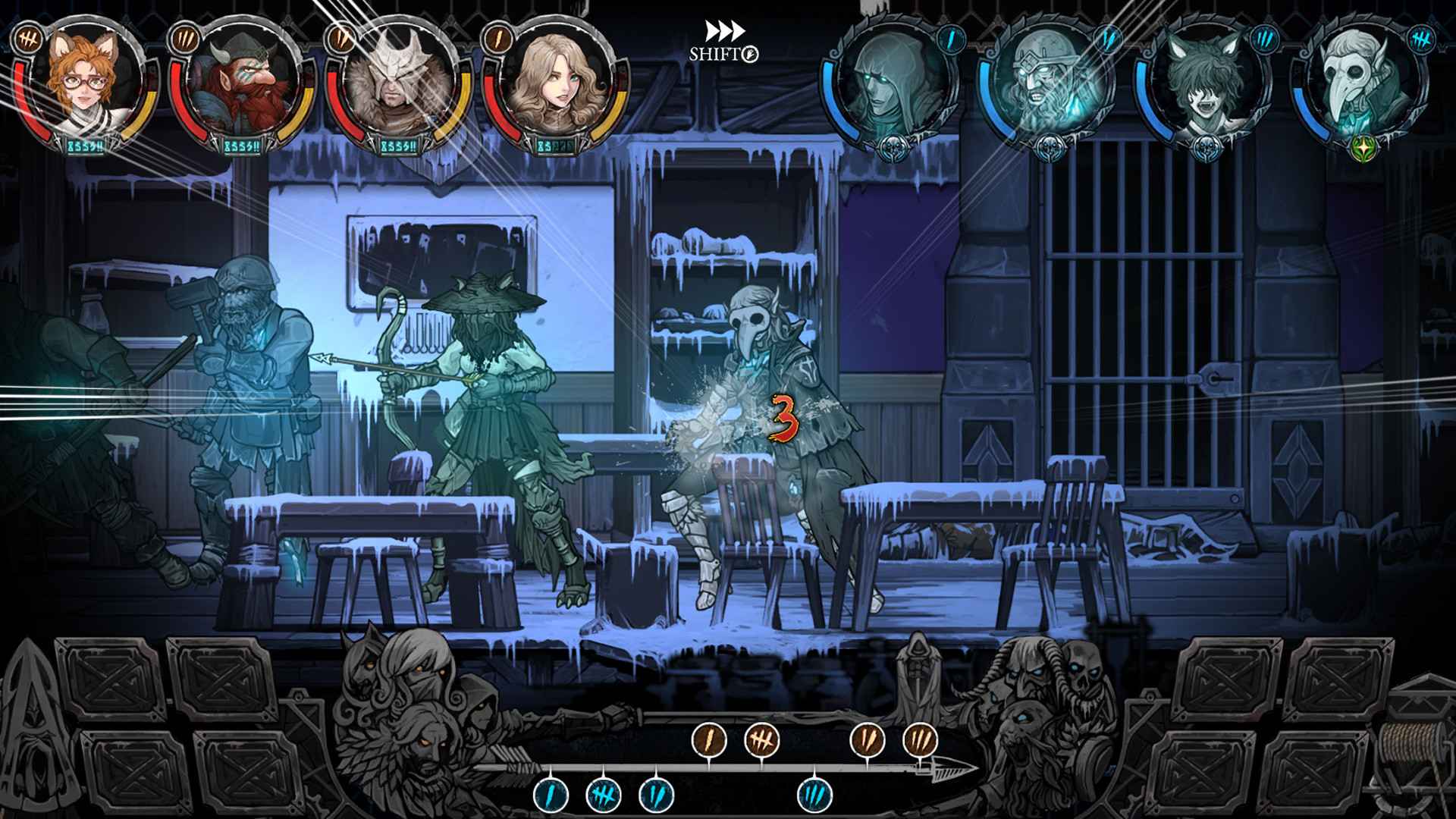Click the fast-forward arrows of the SHIFT icon

(x=724, y=30)
